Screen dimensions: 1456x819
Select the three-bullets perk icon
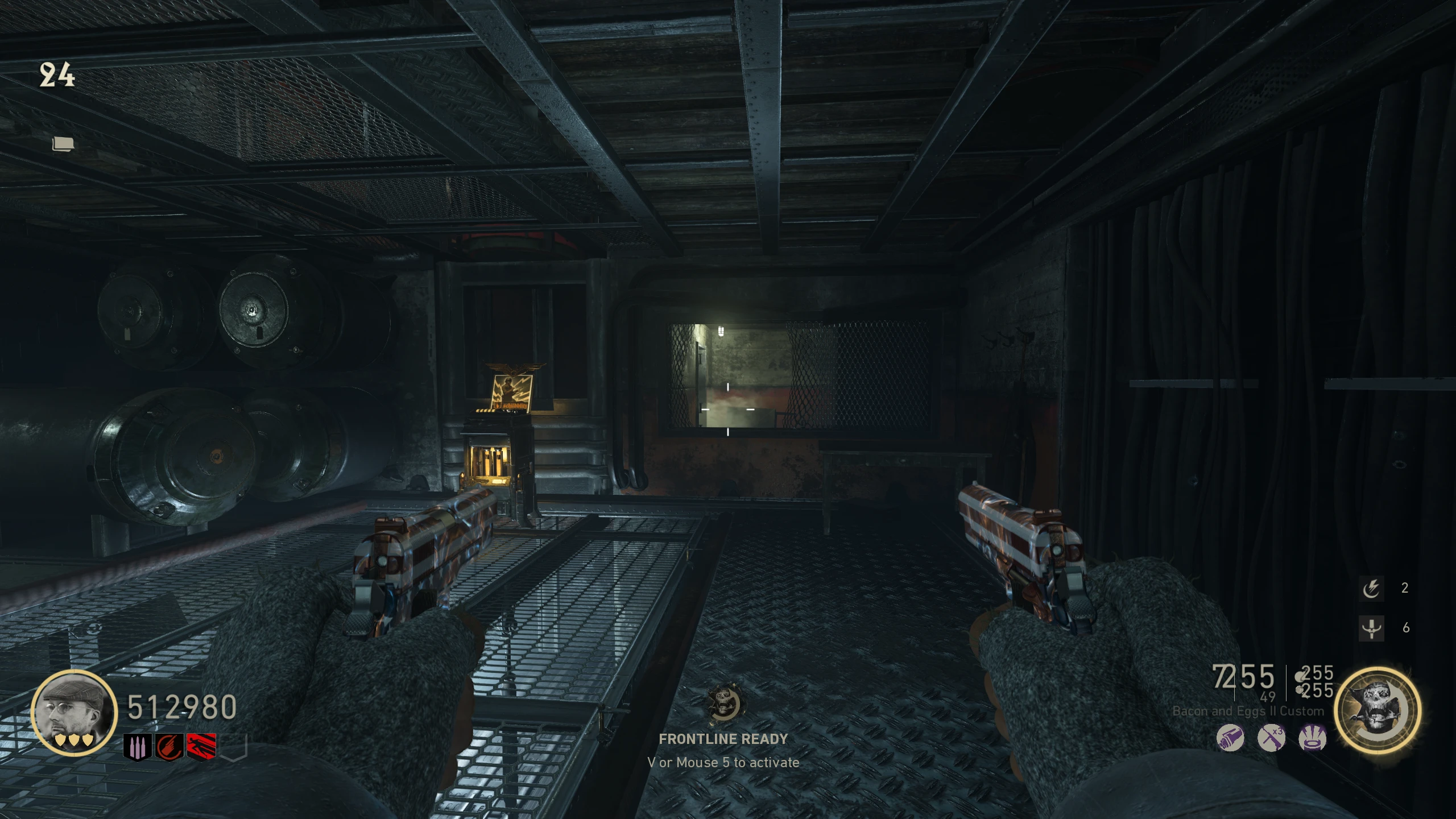138,746
